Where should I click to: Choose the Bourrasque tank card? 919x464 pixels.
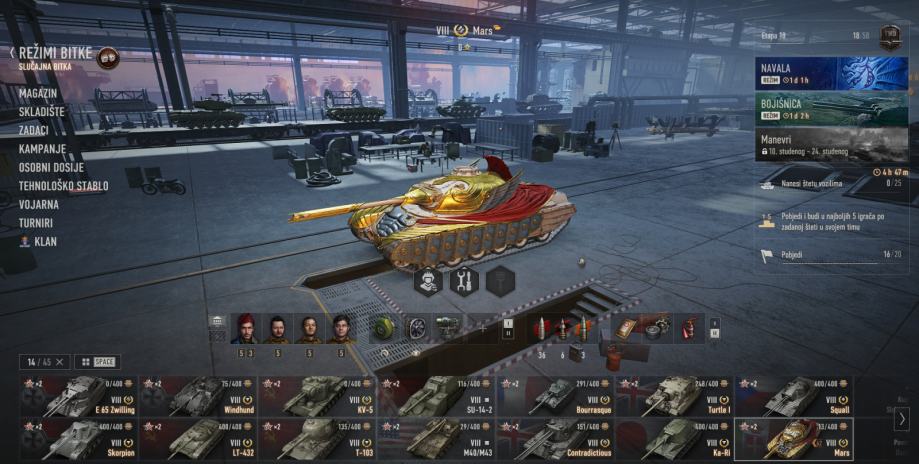(555, 396)
